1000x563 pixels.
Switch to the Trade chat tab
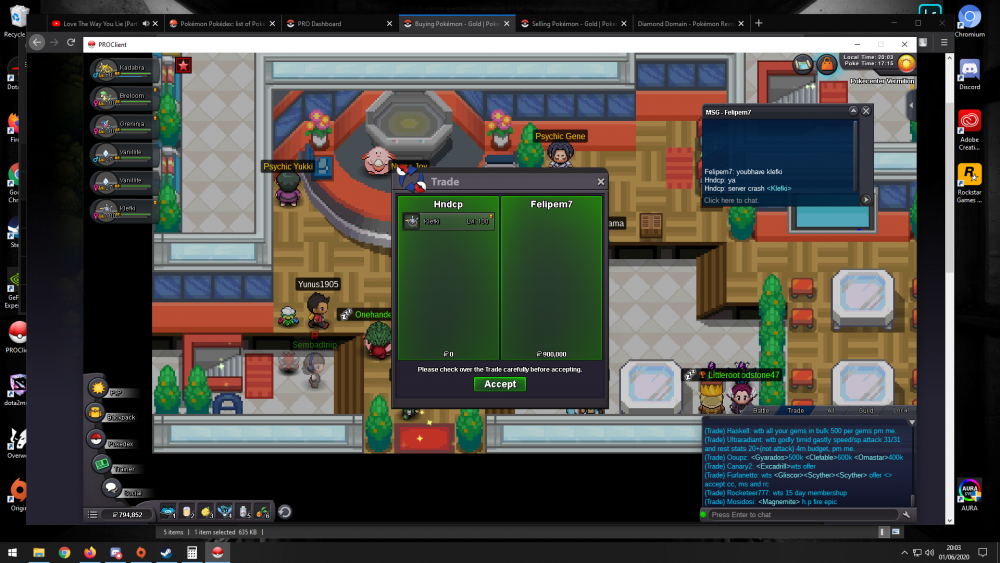coord(796,410)
